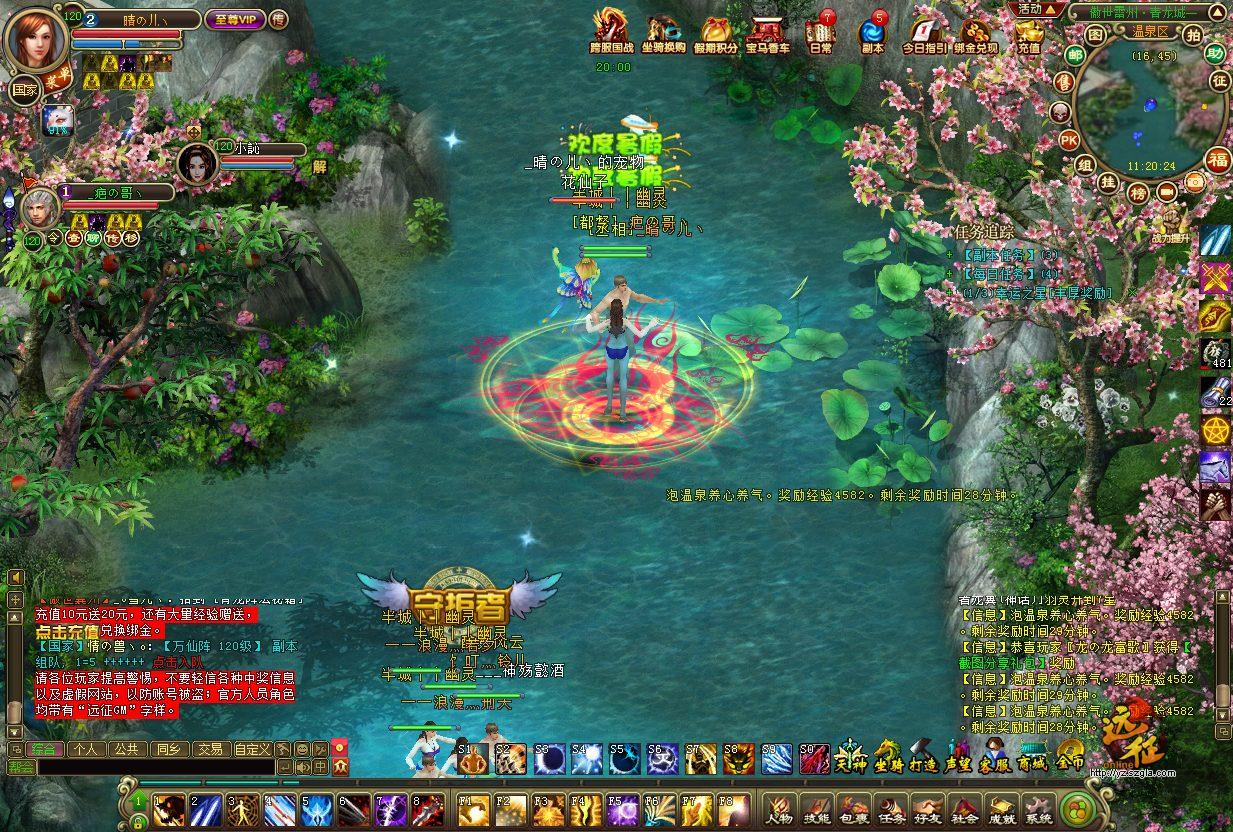Open the 包裹 inventory bag
This screenshot has height=832, width=1233.
point(853,807)
